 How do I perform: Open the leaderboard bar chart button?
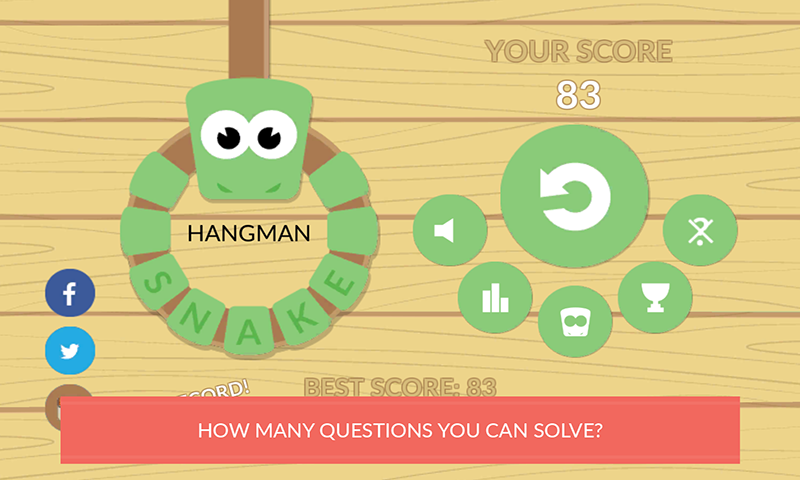(495, 298)
